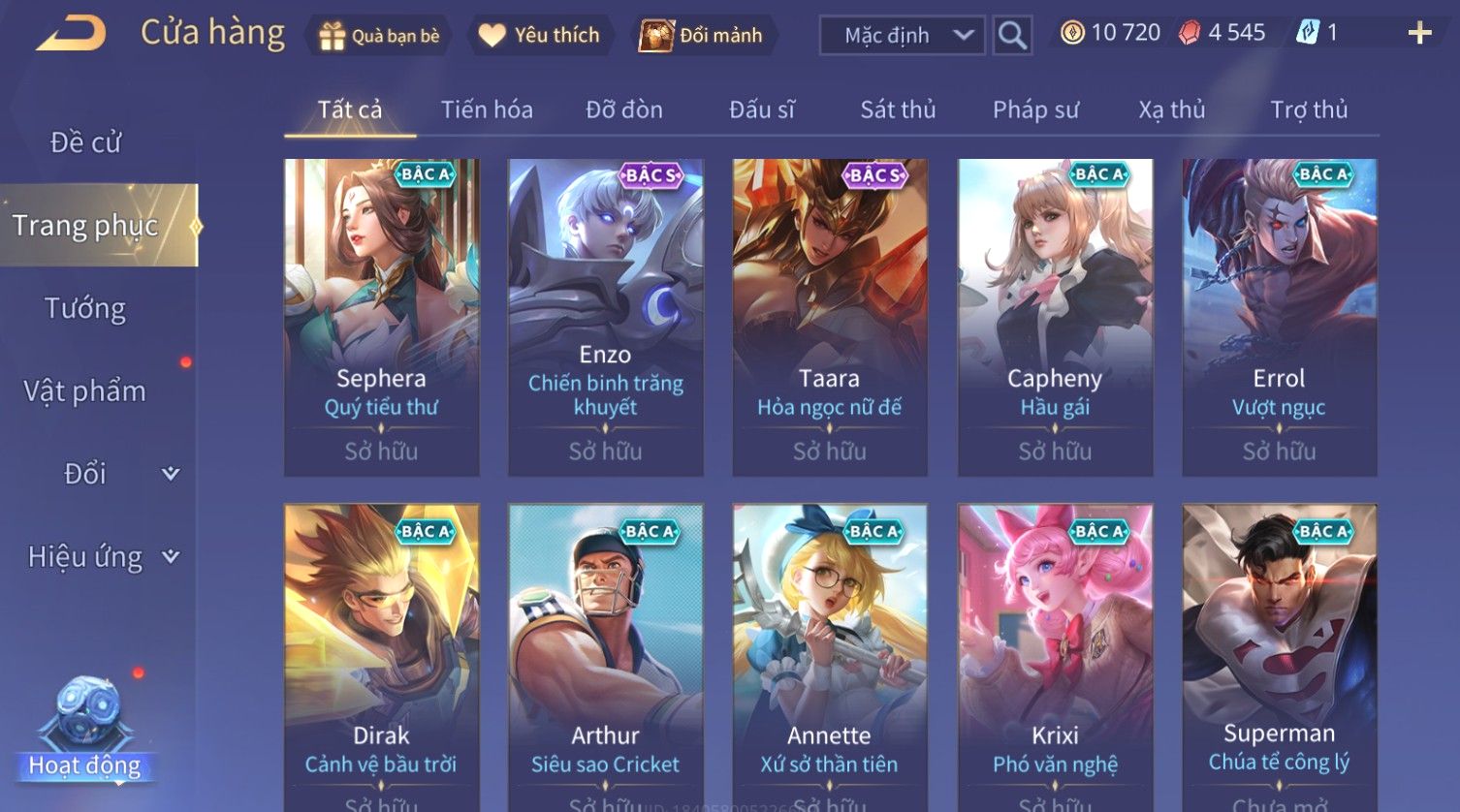Go to the Tướng shop section
Screen dimensions: 1460x812
pos(85,308)
